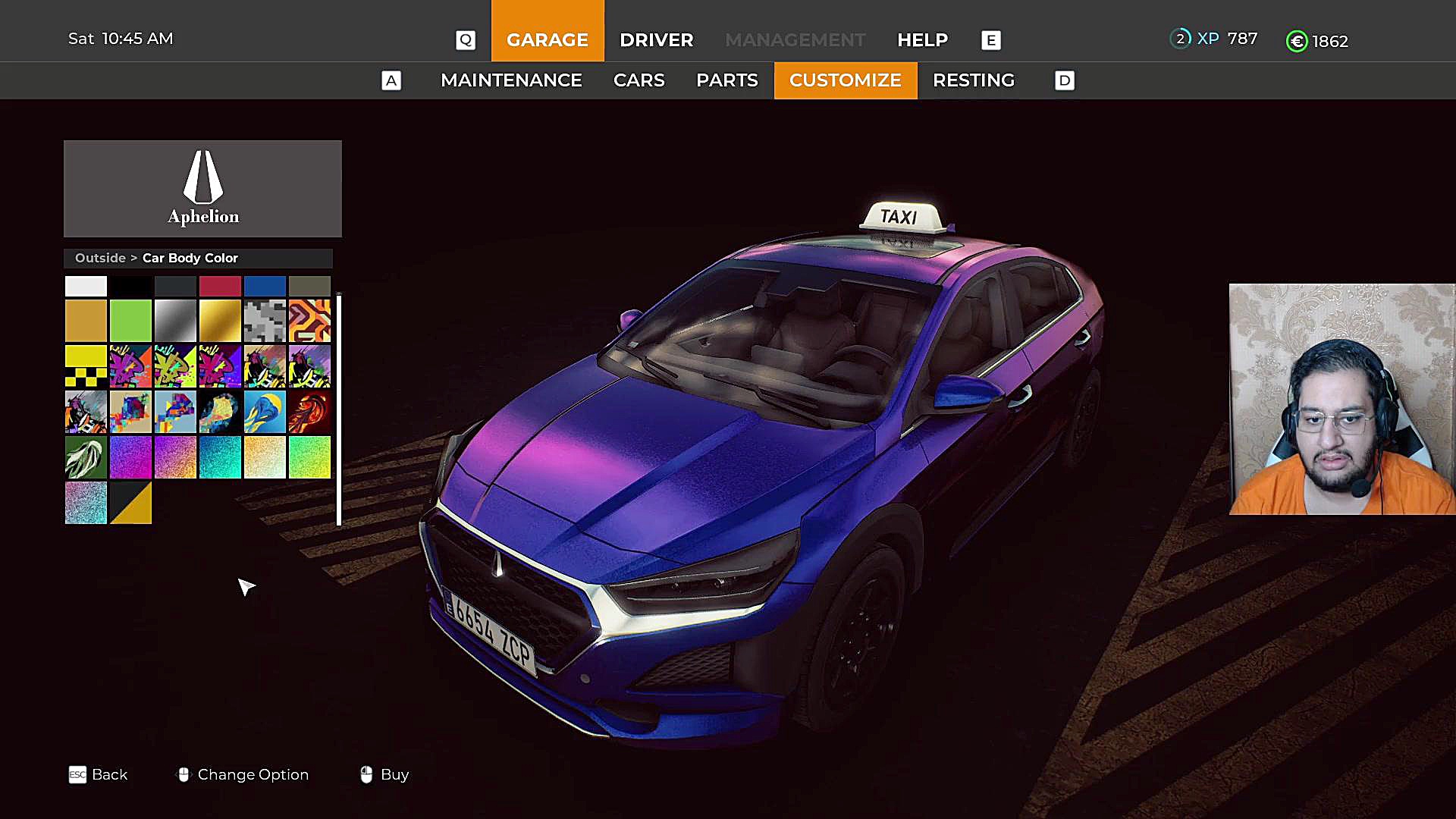
Task: Select the green leaf pattern swatch
Action: click(x=86, y=457)
